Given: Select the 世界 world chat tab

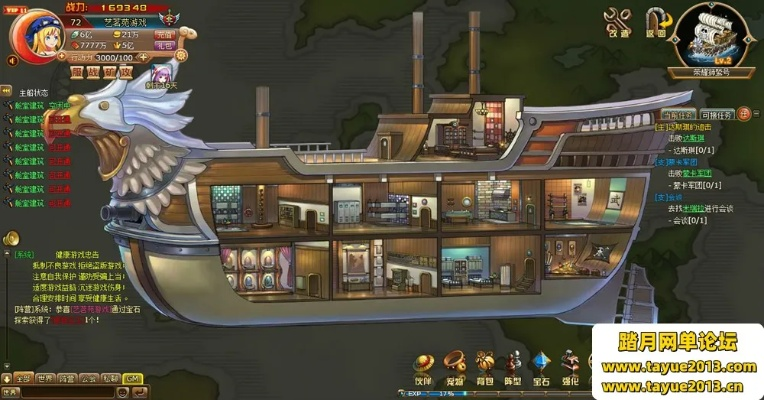Looking at the screenshot, I should tap(45, 379).
